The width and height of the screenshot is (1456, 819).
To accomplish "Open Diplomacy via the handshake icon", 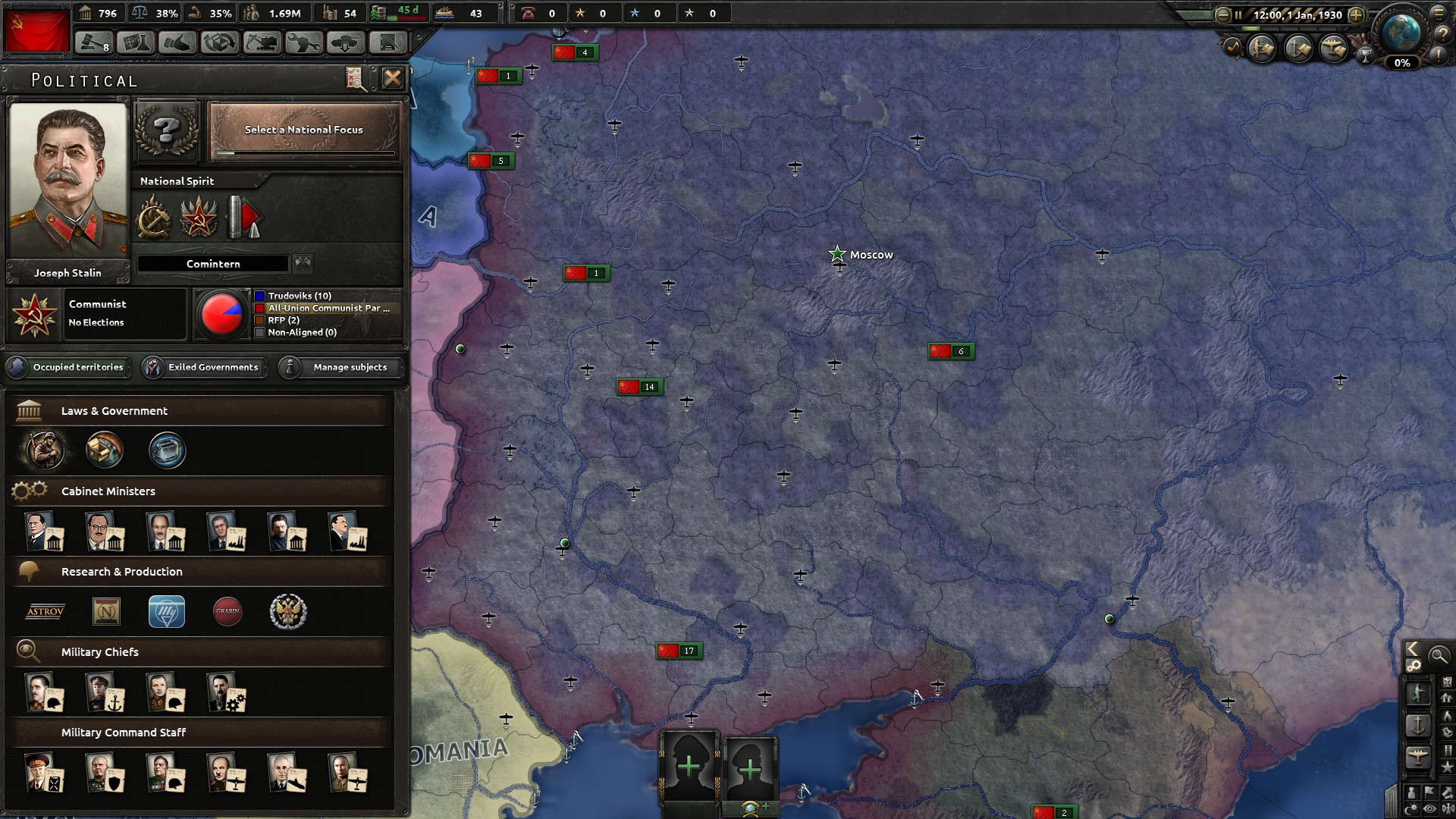I will pos(177,43).
